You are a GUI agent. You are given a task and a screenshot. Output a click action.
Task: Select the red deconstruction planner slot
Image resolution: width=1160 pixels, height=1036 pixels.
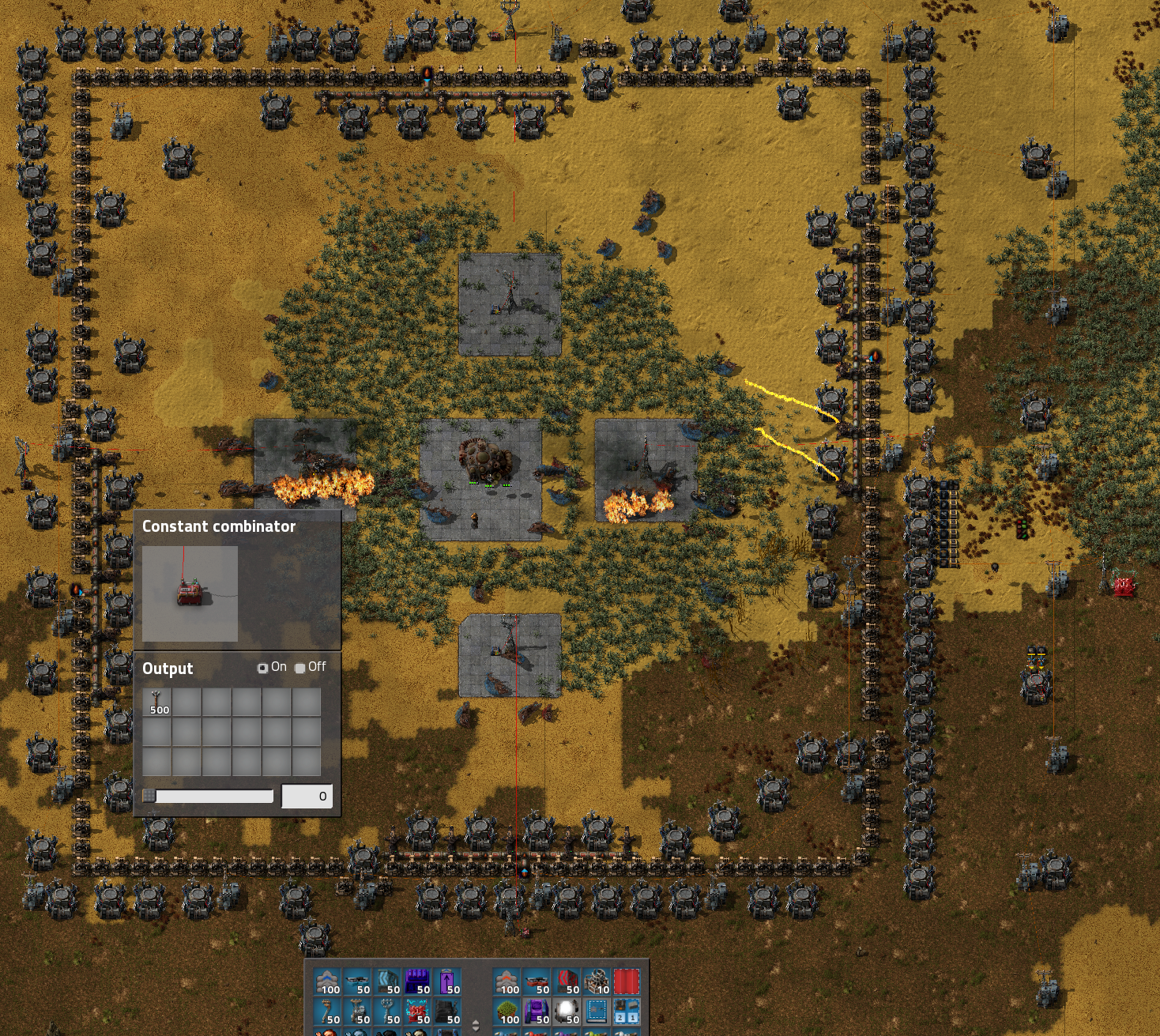(x=627, y=981)
